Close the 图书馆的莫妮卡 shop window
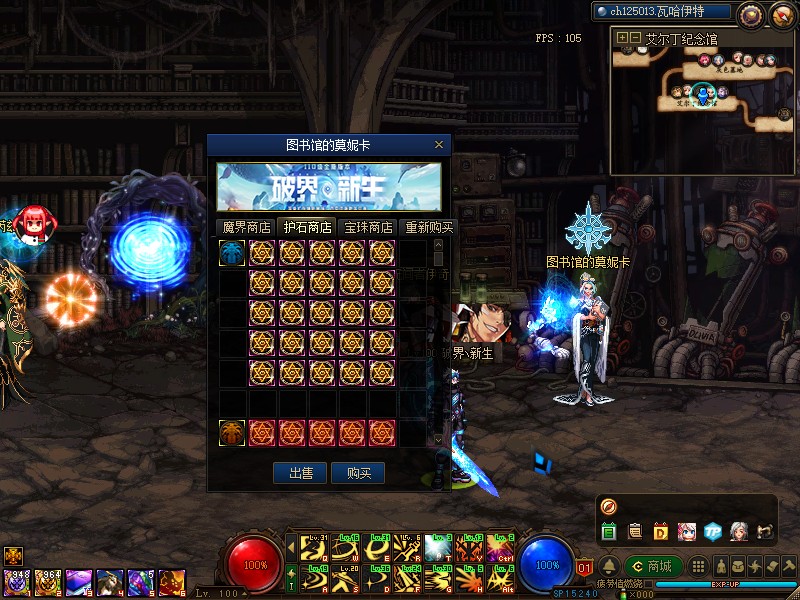This screenshot has height=600, width=800. [x=438, y=145]
